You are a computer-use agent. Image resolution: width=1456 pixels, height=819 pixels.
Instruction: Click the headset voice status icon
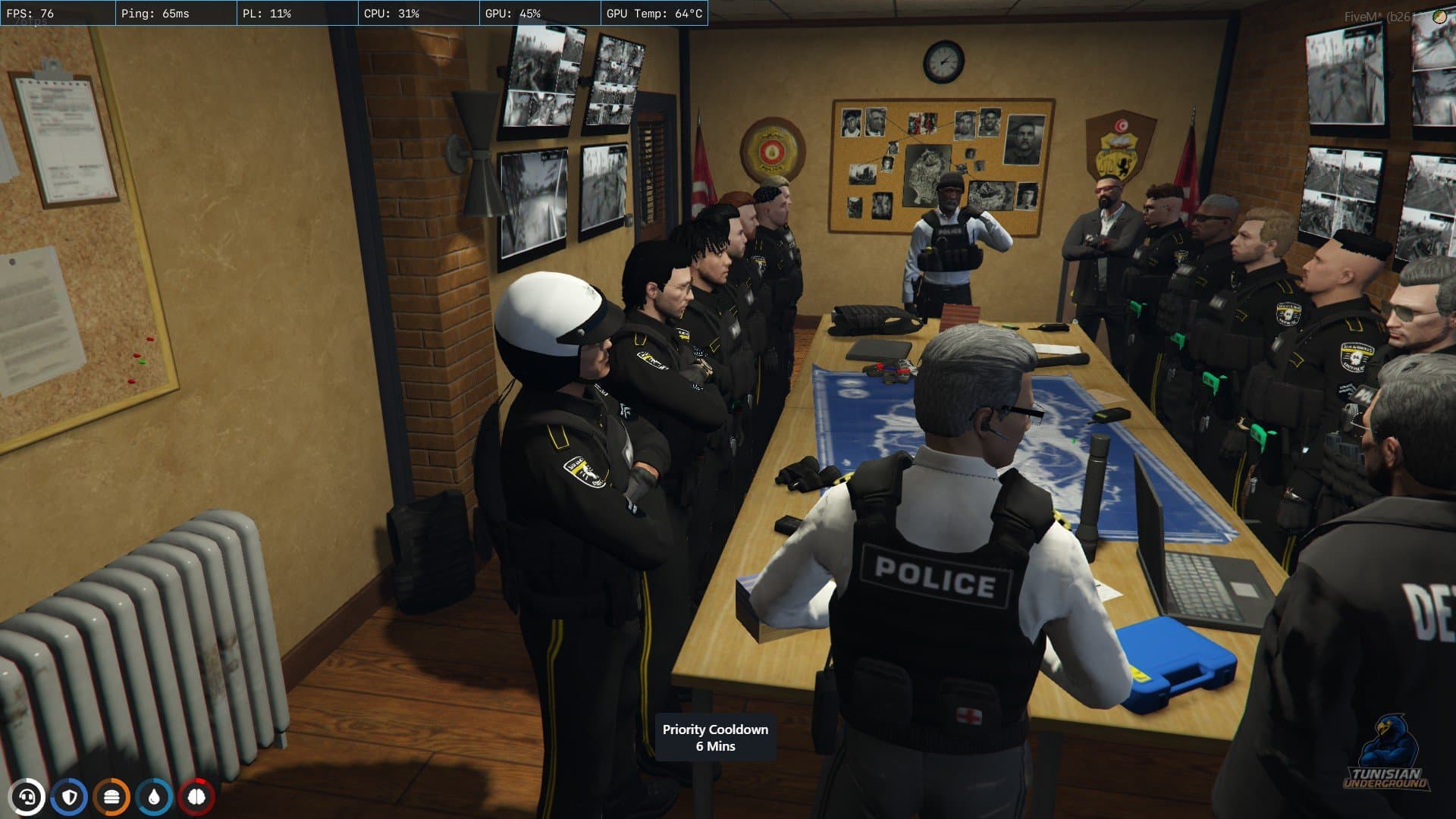tap(27, 797)
